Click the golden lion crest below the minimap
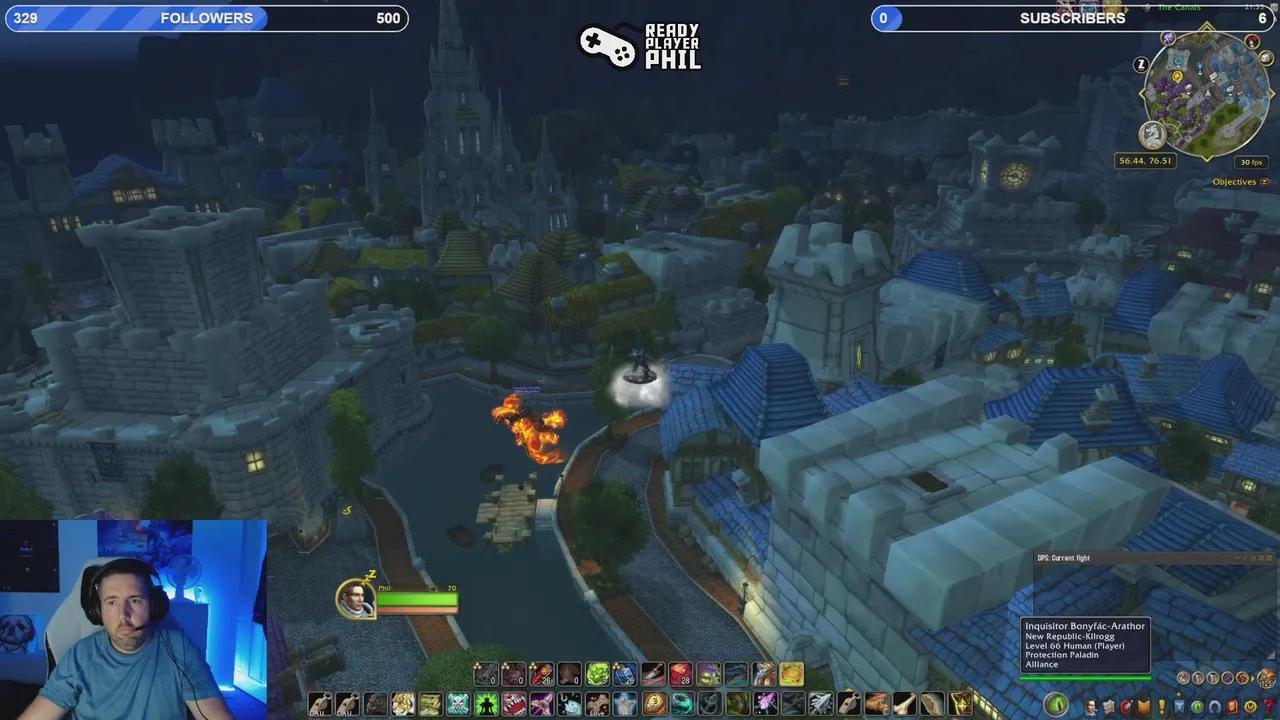The image size is (1280, 720). point(1152,133)
